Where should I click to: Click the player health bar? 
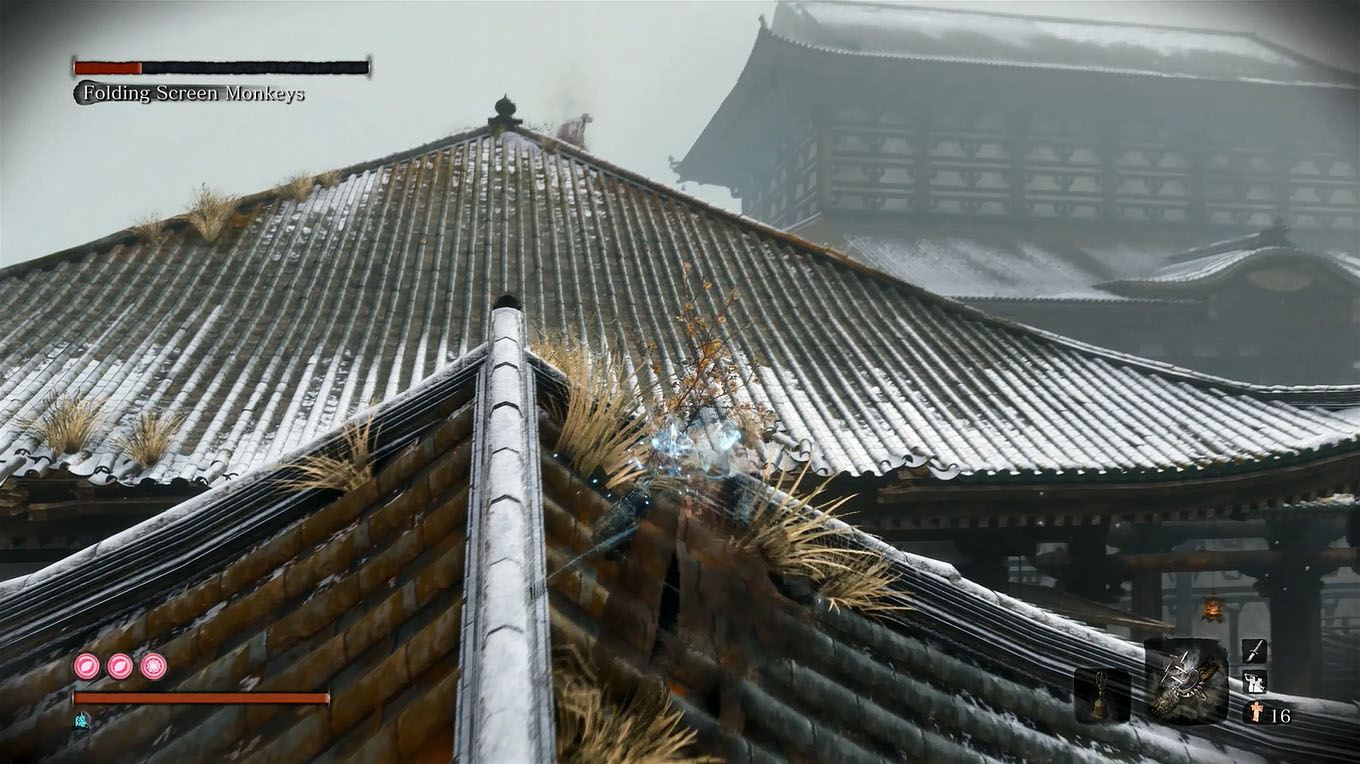(200, 698)
